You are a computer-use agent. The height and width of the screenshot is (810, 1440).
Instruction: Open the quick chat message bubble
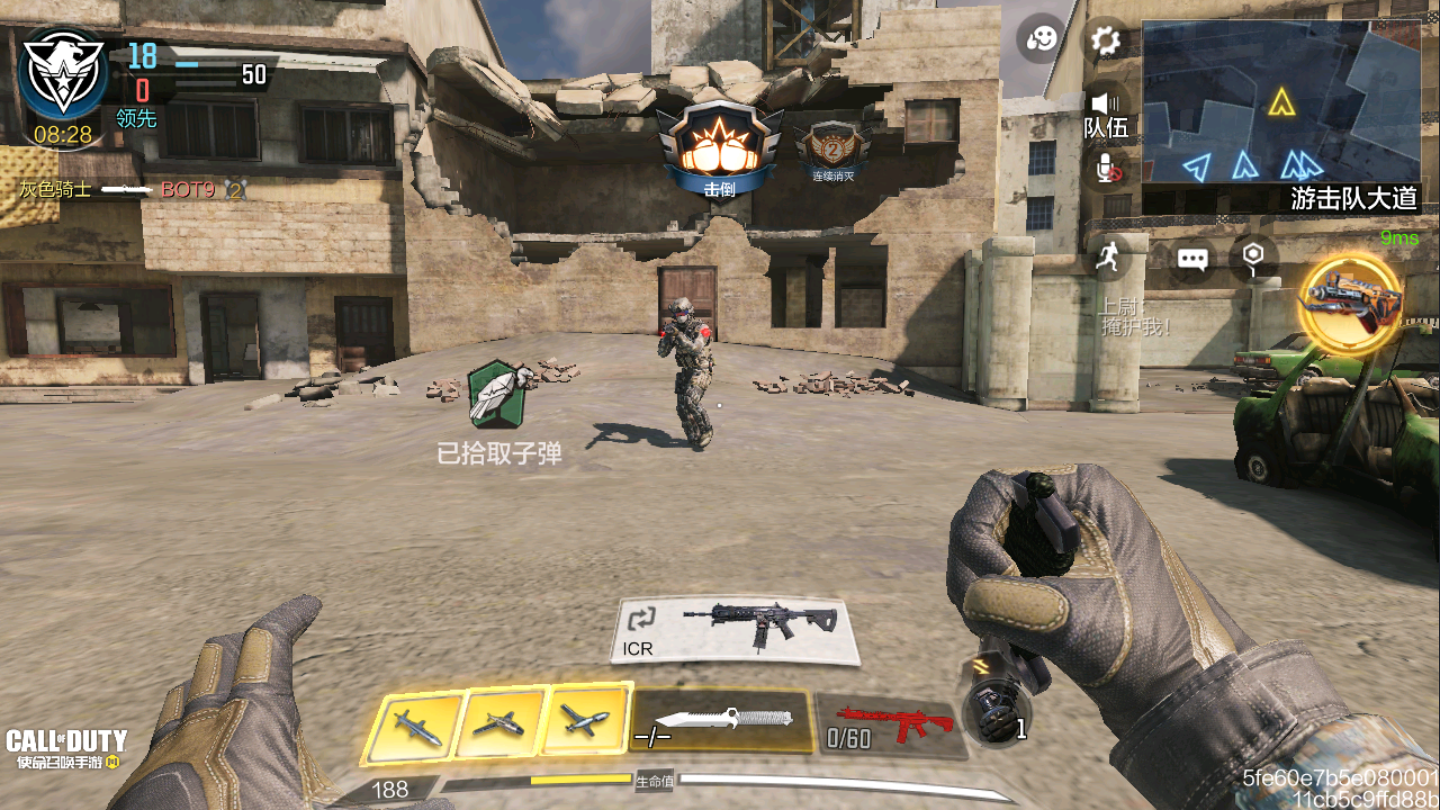[x=1192, y=259]
